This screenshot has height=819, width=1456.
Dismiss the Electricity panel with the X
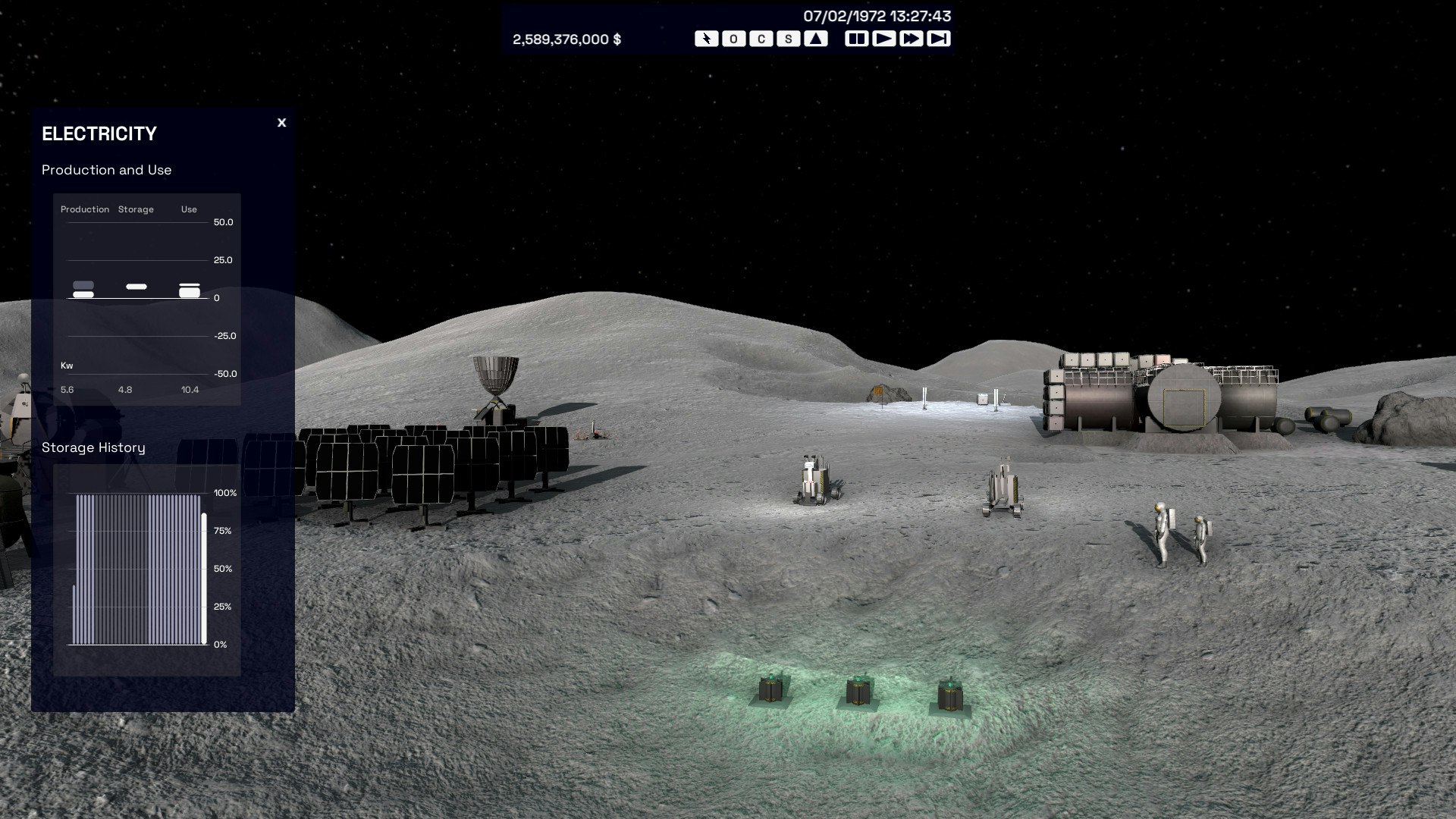pyautogui.click(x=282, y=123)
